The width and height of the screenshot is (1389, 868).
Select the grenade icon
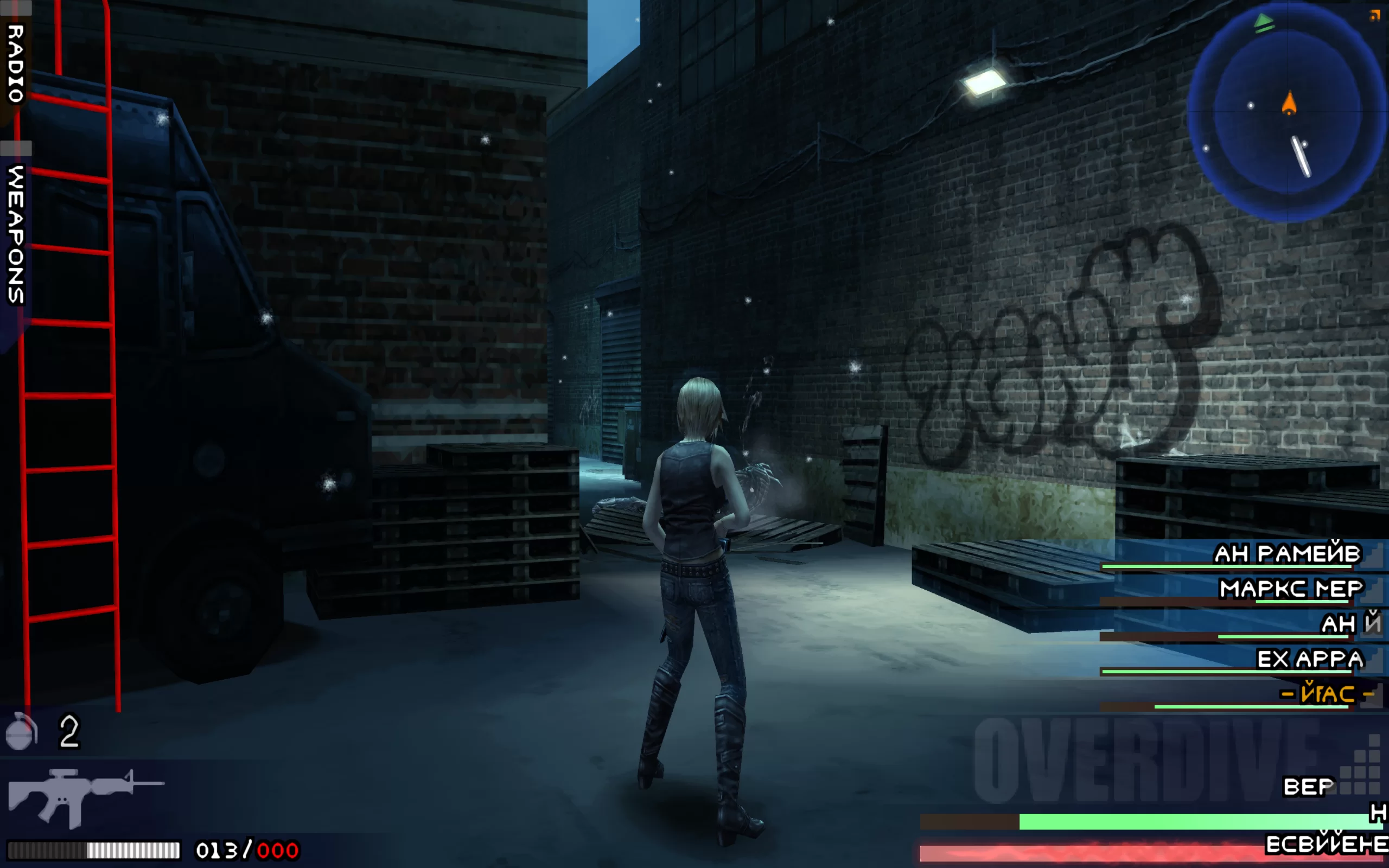[21, 731]
